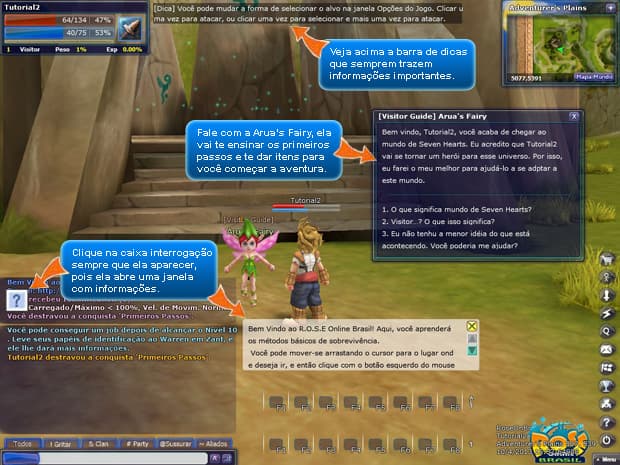This screenshot has width=620, height=465.
Task: Close the welcome tutorial tip box
Action: pos(471,326)
